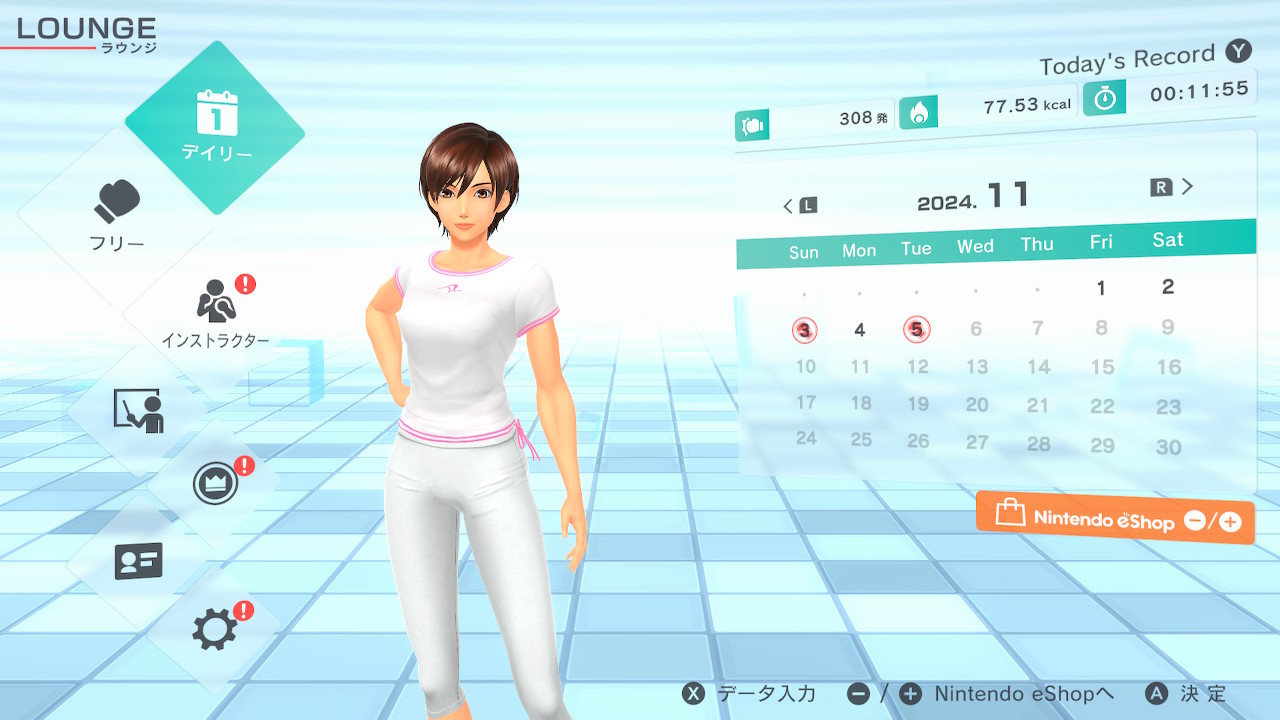1280x720 pixels.
Task: Go to the previous calendar month
Action: [799, 206]
